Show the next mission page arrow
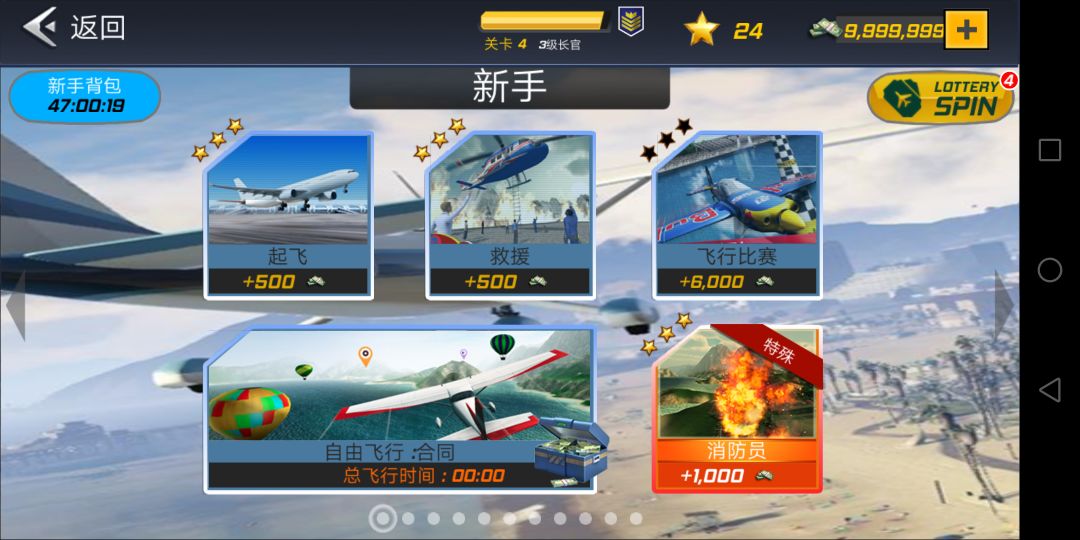The width and height of the screenshot is (1080, 540). (x=1004, y=305)
